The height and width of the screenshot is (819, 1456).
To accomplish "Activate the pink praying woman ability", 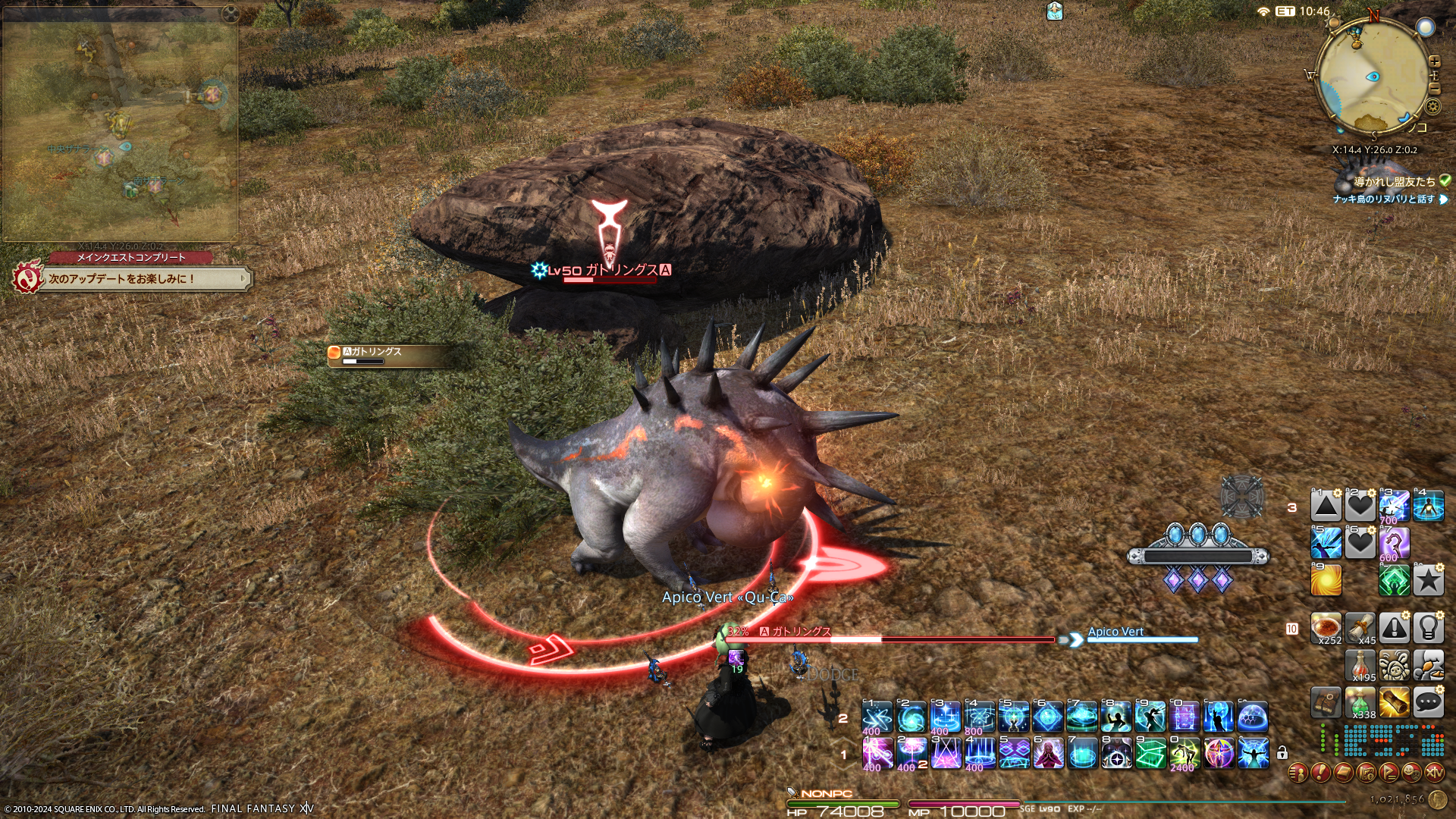I will [1048, 754].
